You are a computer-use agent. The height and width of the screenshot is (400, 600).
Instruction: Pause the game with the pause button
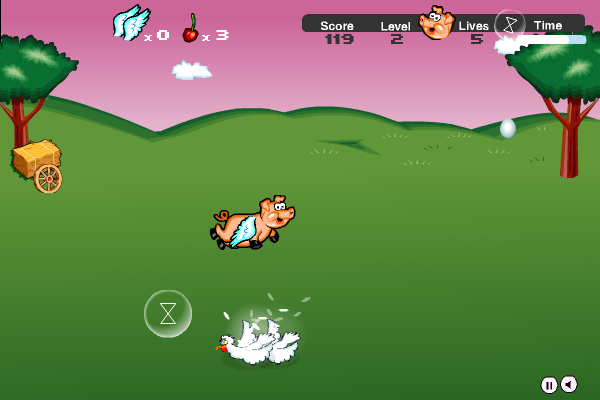[549, 385]
